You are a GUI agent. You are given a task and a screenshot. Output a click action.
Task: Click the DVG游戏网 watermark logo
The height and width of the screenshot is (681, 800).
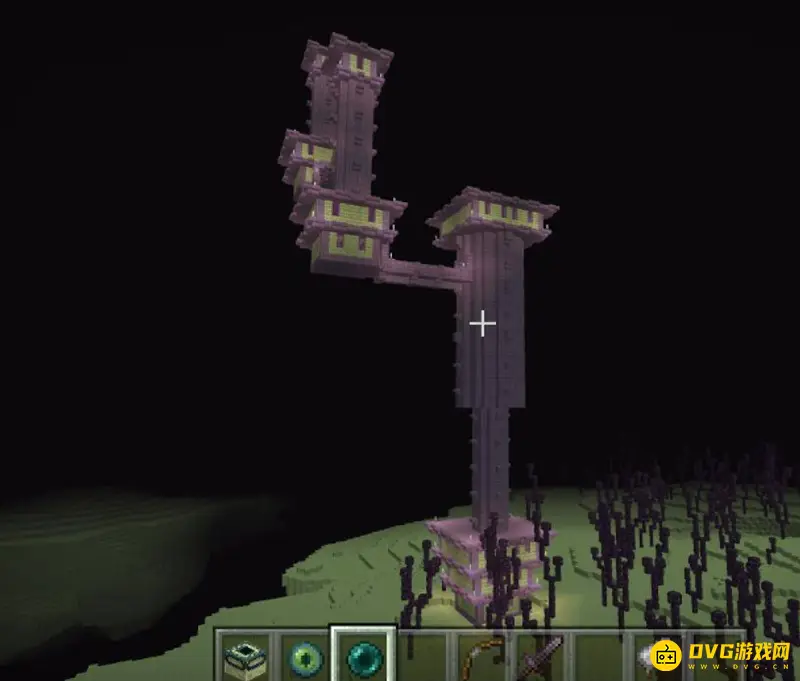click(720, 656)
